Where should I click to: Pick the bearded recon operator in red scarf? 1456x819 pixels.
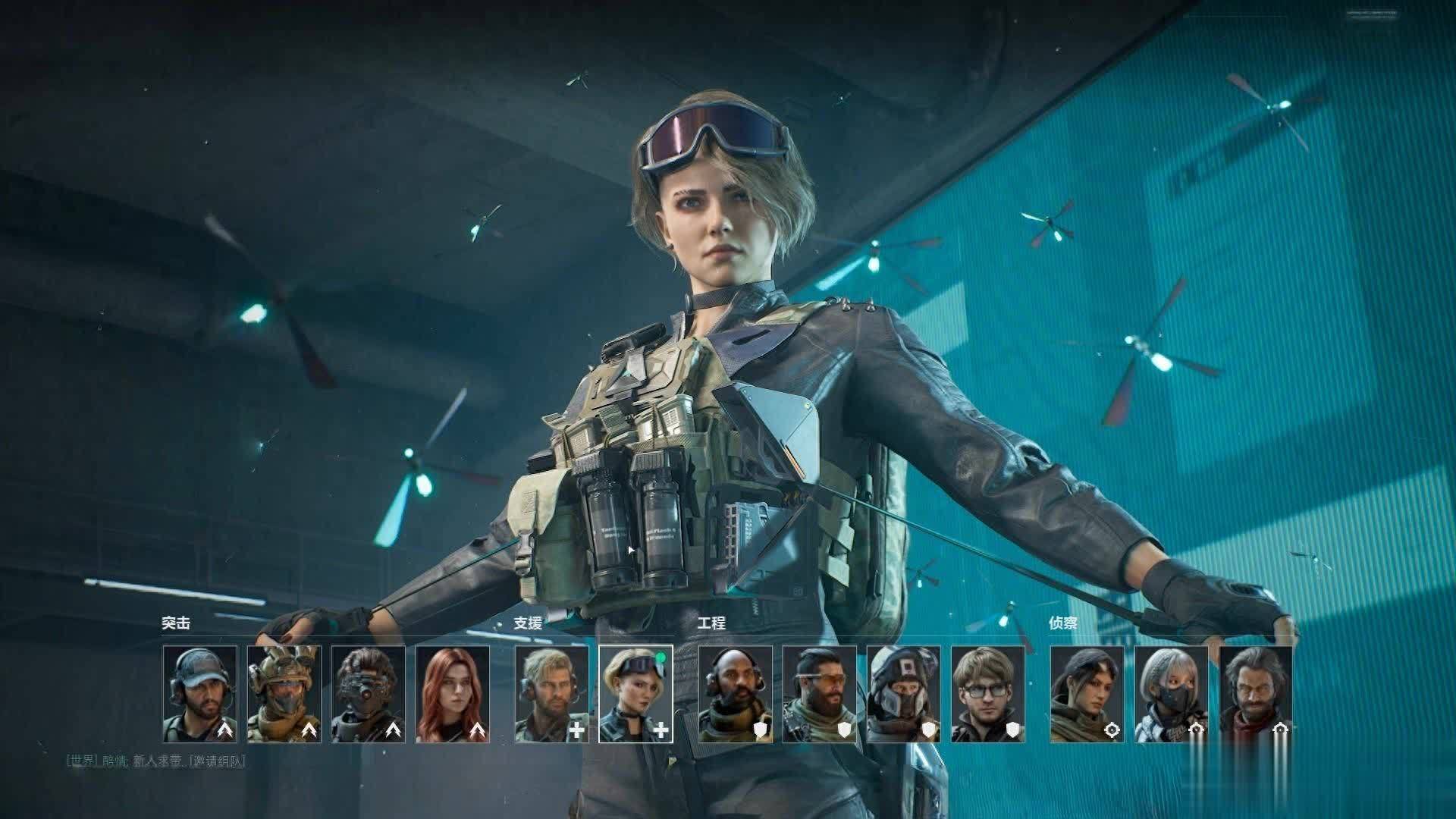pos(1256,694)
